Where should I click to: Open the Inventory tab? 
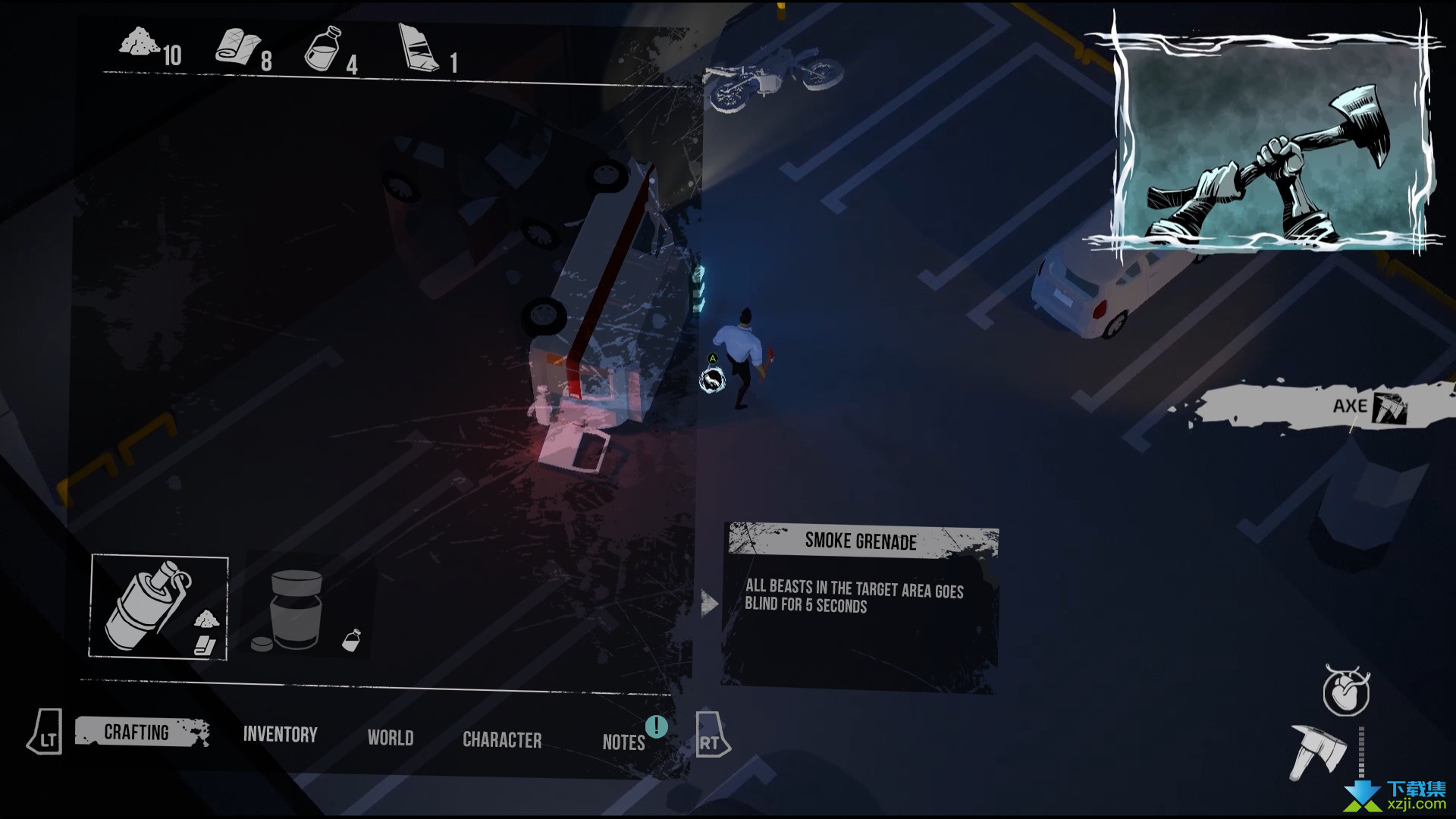(280, 735)
